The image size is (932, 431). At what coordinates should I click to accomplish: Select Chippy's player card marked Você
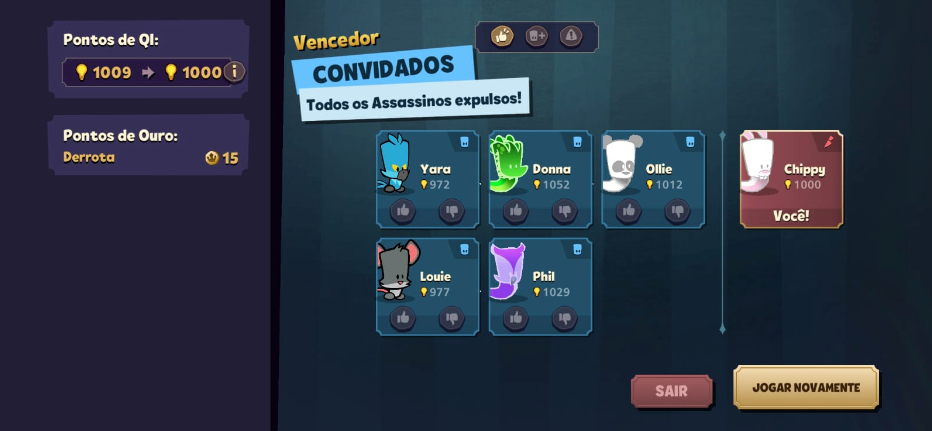[791, 179]
